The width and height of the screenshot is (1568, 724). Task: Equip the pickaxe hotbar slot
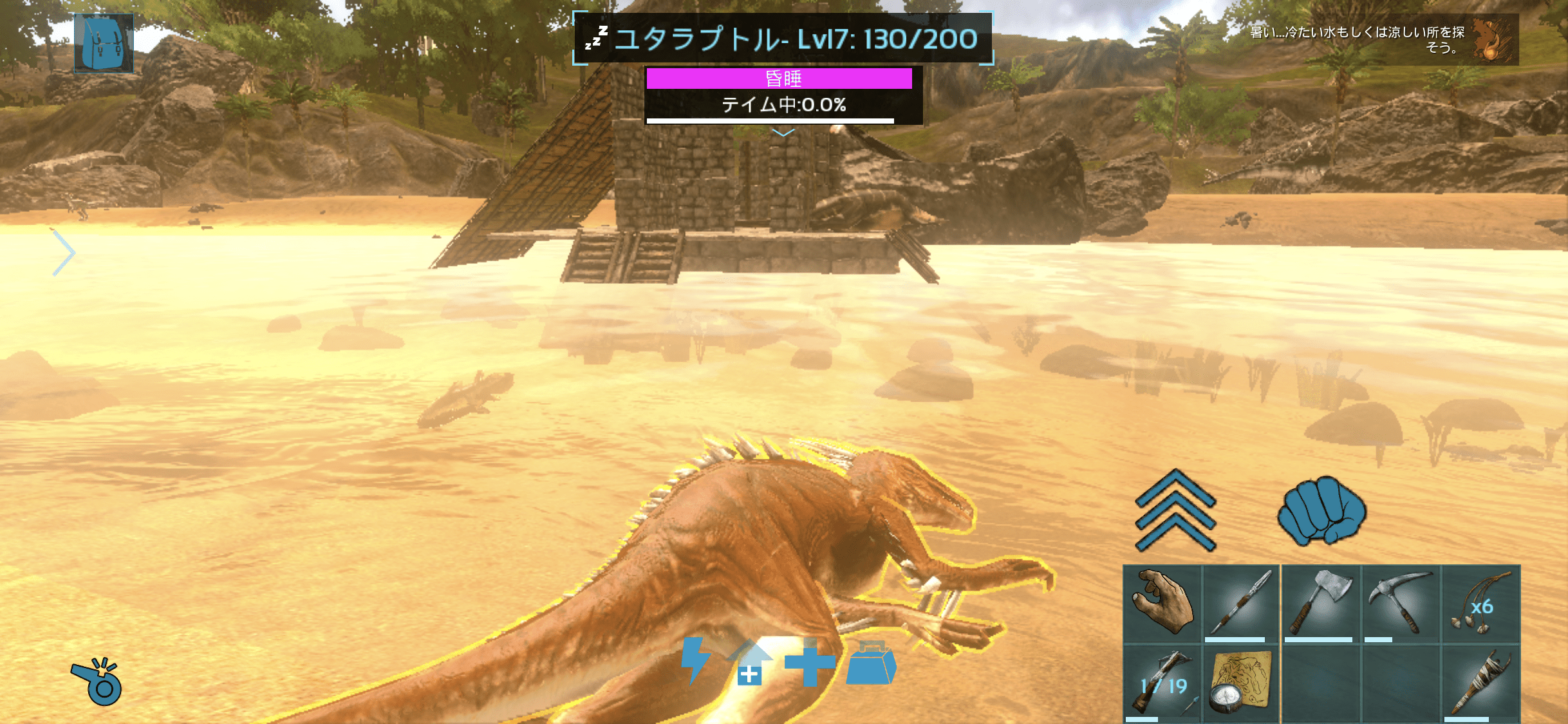point(1400,604)
